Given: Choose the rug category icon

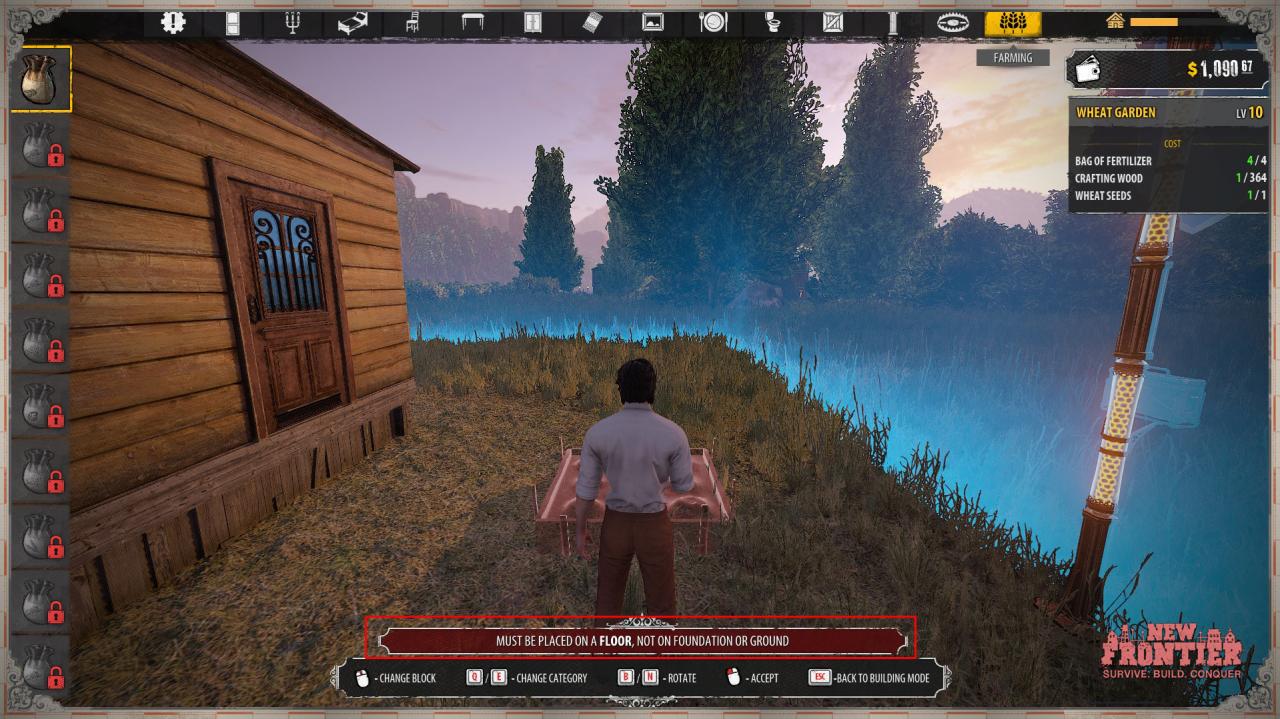Looking at the screenshot, I should click(x=593, y=23).
